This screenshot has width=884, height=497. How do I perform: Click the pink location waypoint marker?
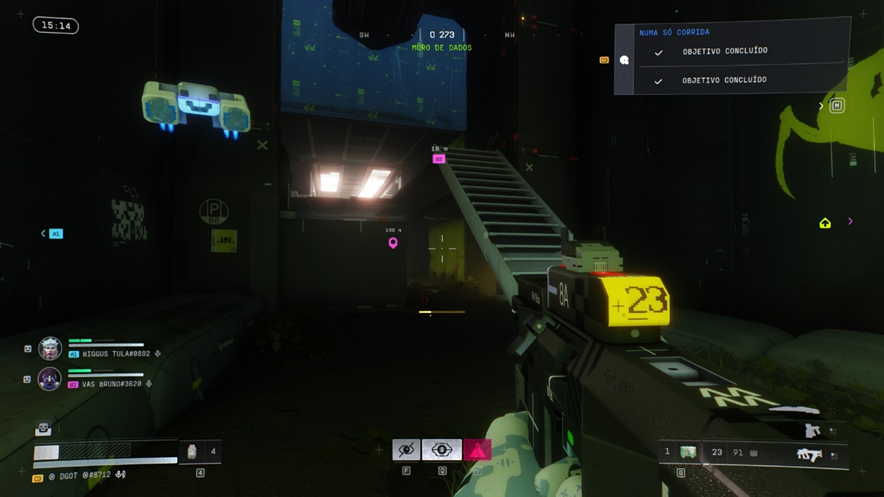point(393,243)
